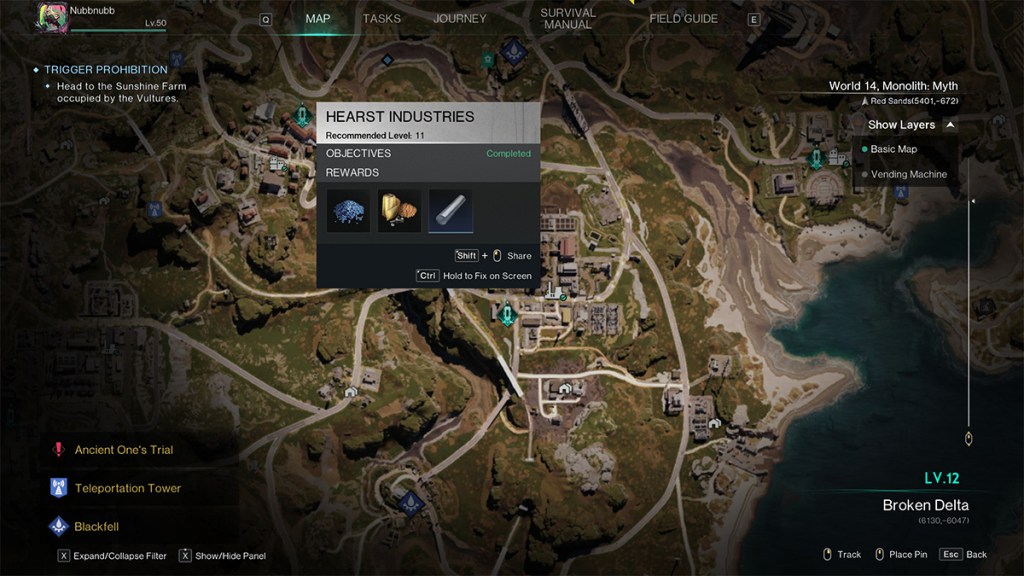Select the Map tab

coord(318,19)
